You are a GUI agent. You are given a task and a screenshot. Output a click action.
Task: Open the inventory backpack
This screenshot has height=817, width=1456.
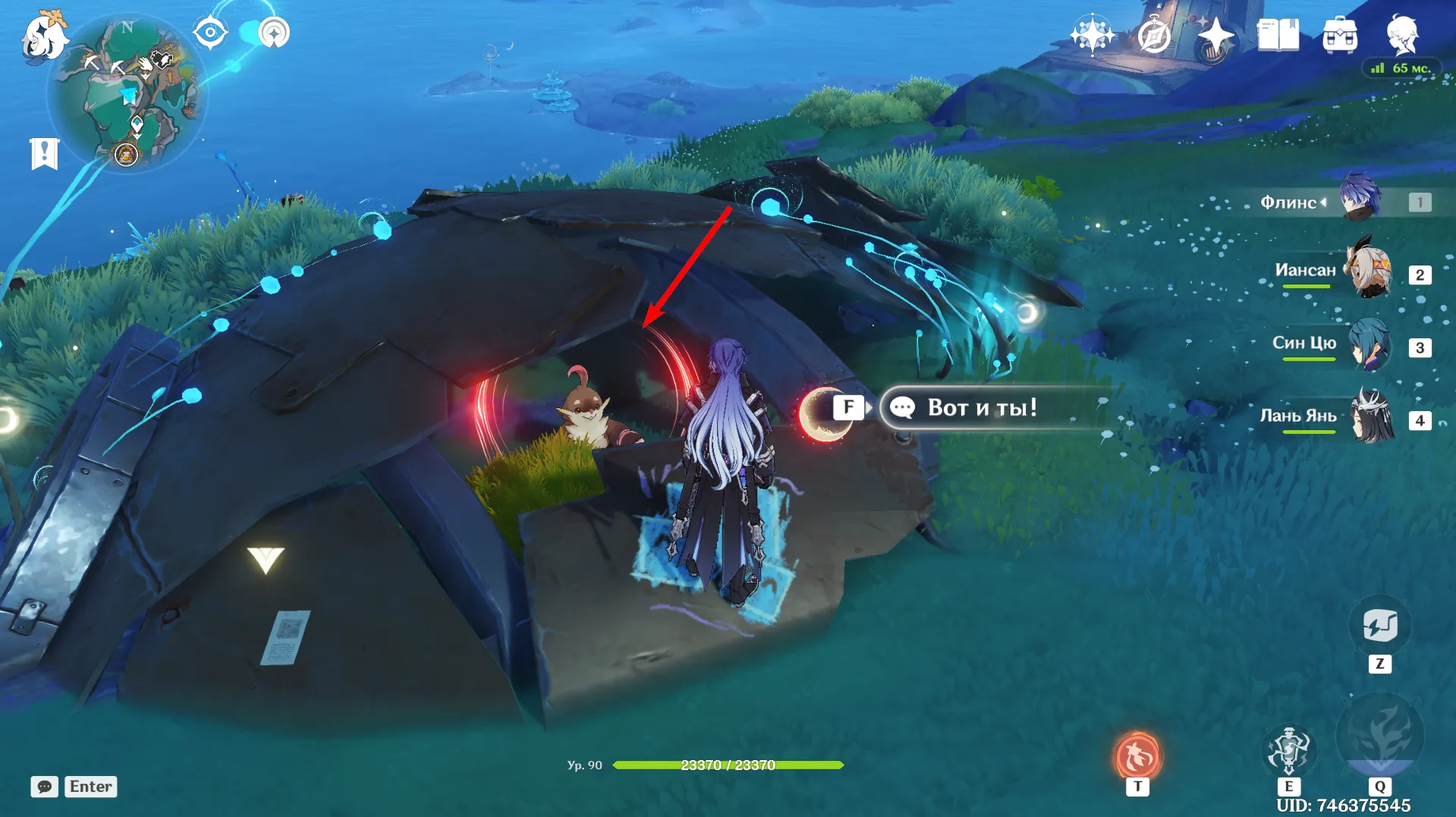coord(1340,36)
